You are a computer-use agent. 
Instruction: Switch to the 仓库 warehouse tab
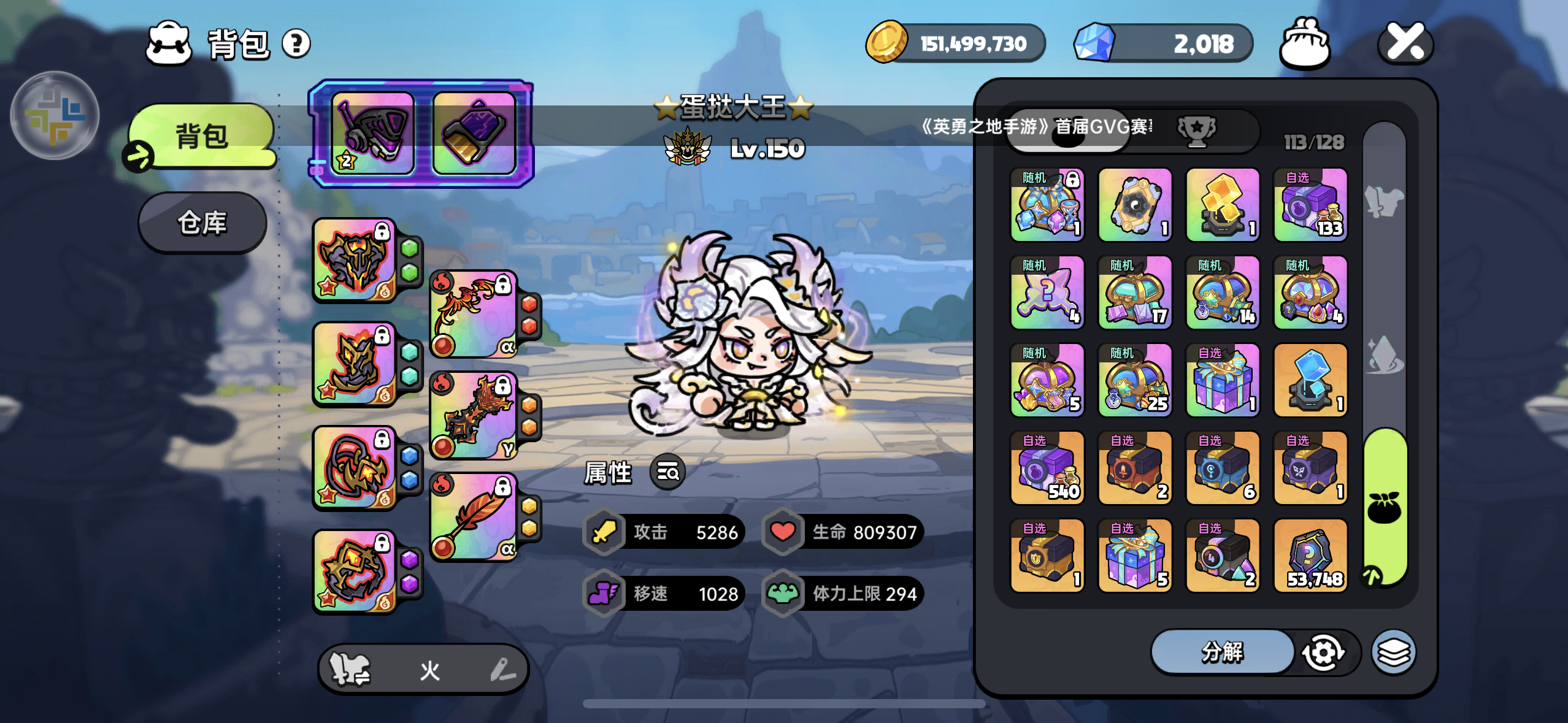tap(202, 223)
